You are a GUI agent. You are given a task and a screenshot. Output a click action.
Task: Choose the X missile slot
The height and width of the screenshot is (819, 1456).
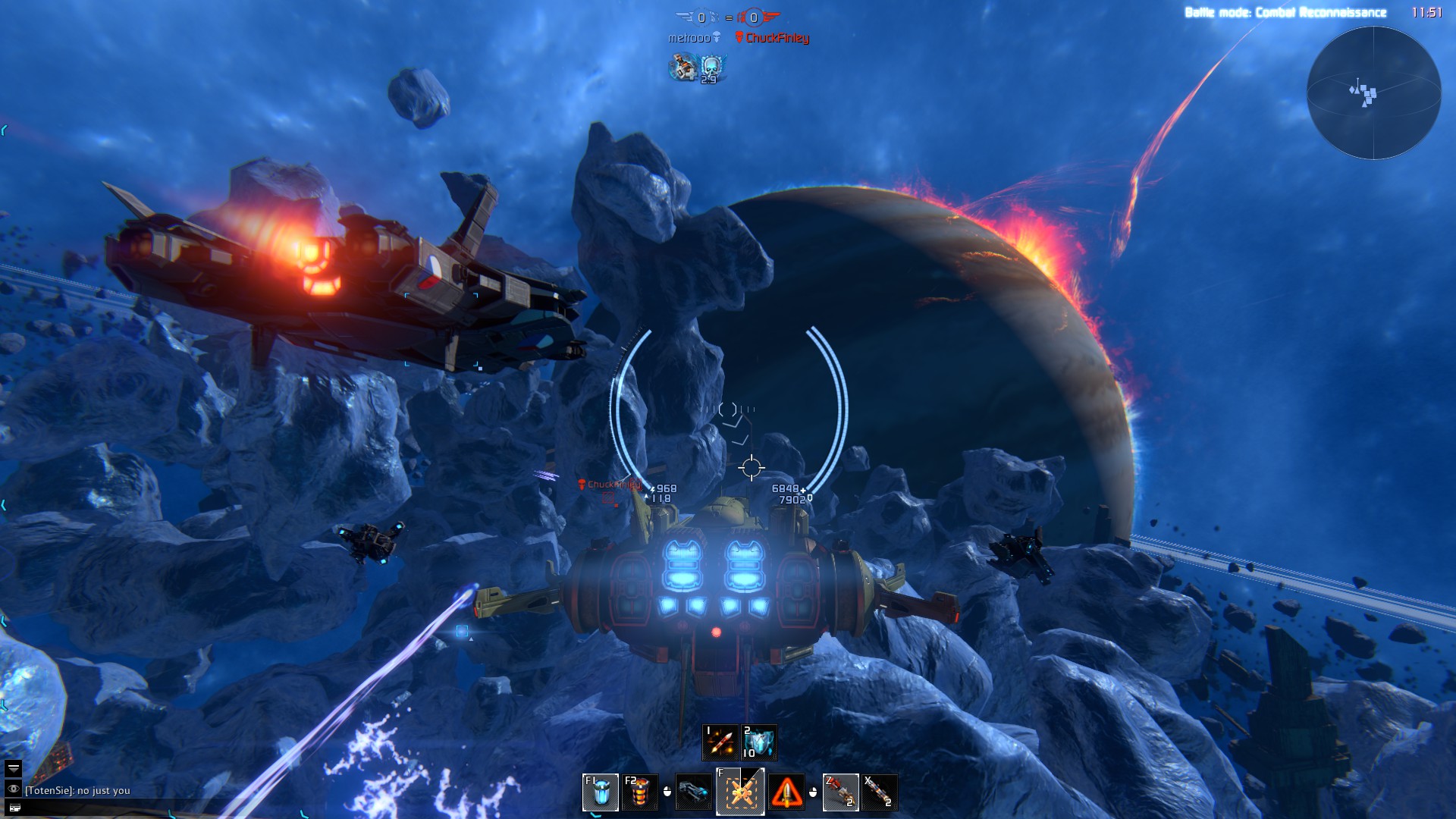(880, 792)
